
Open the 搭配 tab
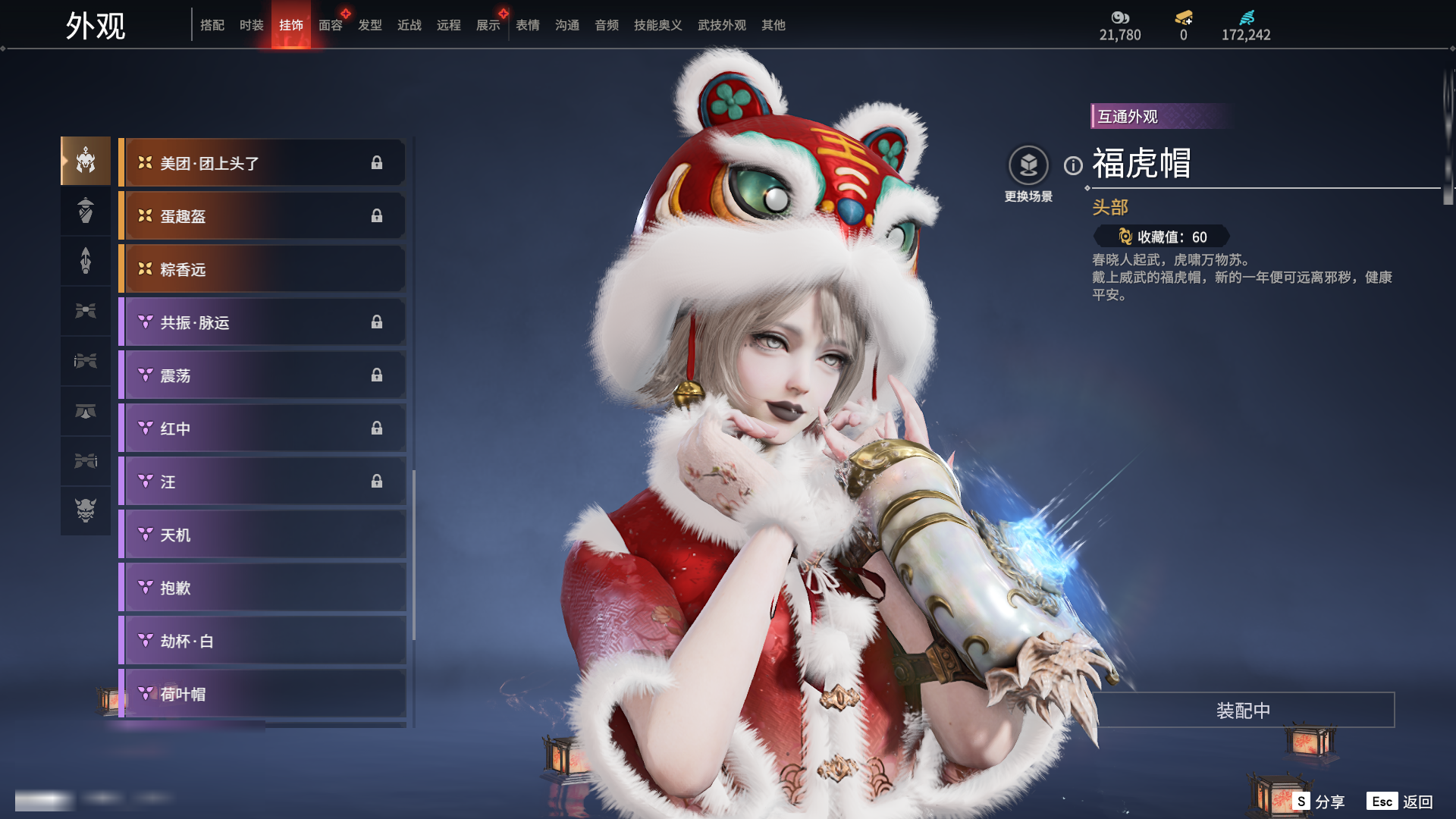tap(212, 25)
